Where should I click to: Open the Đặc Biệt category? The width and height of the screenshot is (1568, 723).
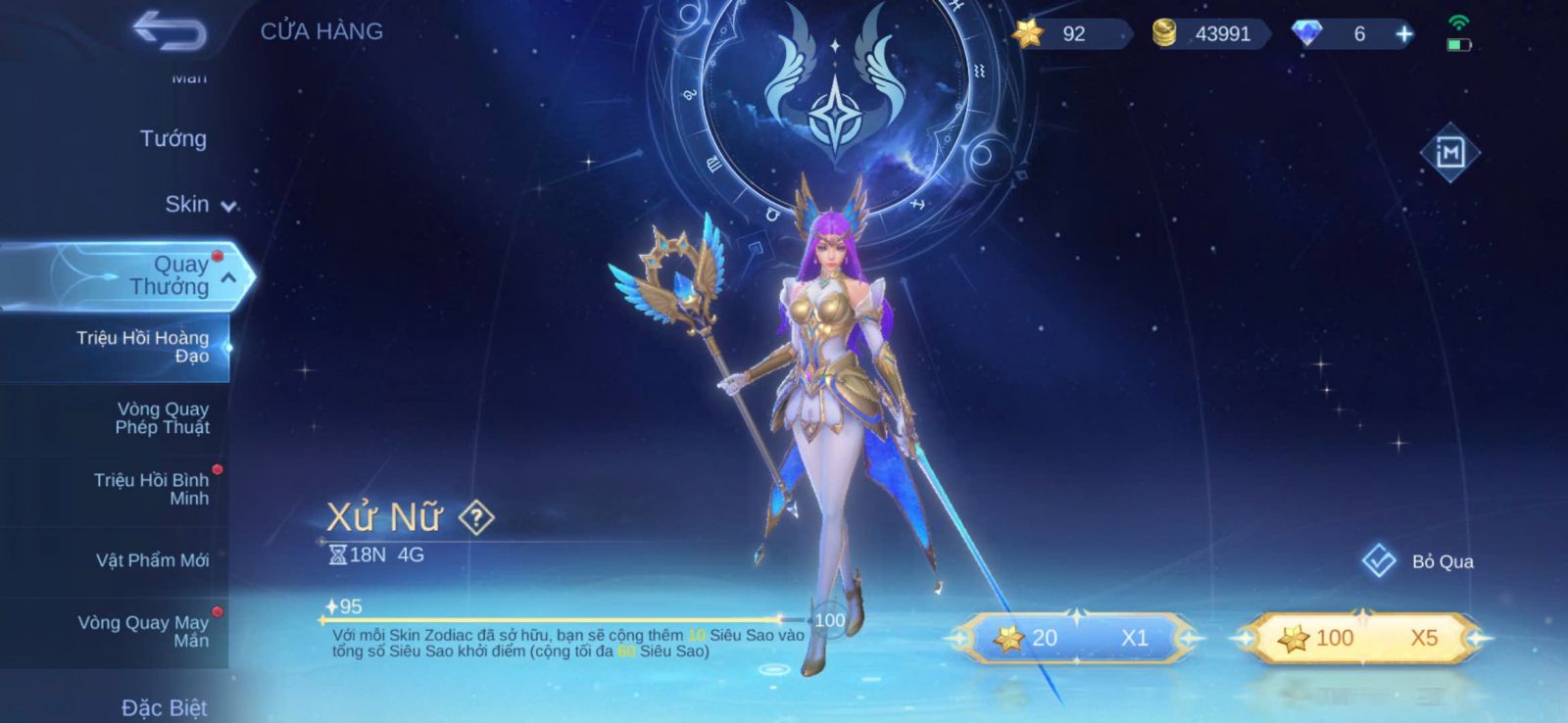(164, 707)
